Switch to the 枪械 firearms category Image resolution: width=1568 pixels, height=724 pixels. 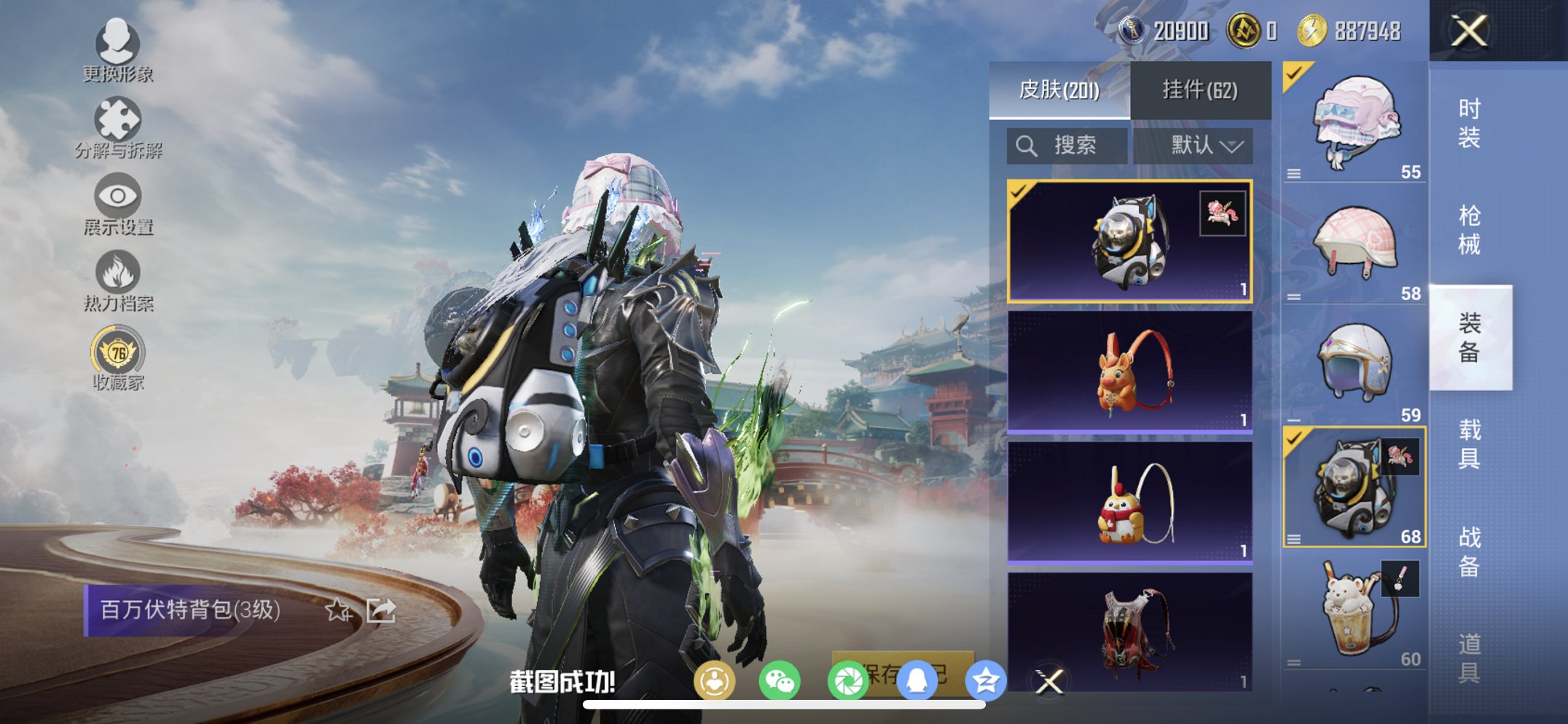(1469, 230)
